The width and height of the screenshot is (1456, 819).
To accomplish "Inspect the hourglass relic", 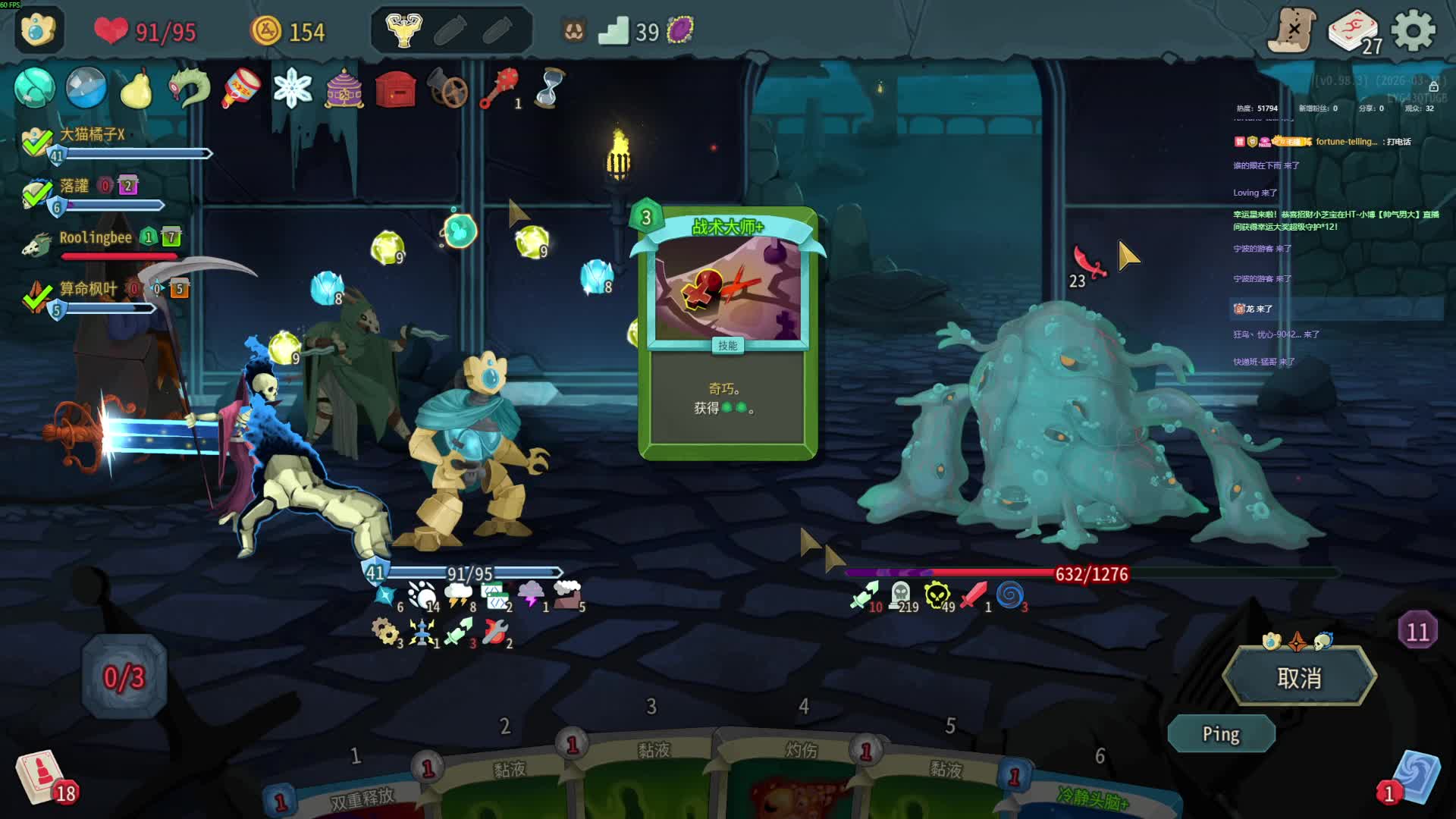I will click(550, 89).
